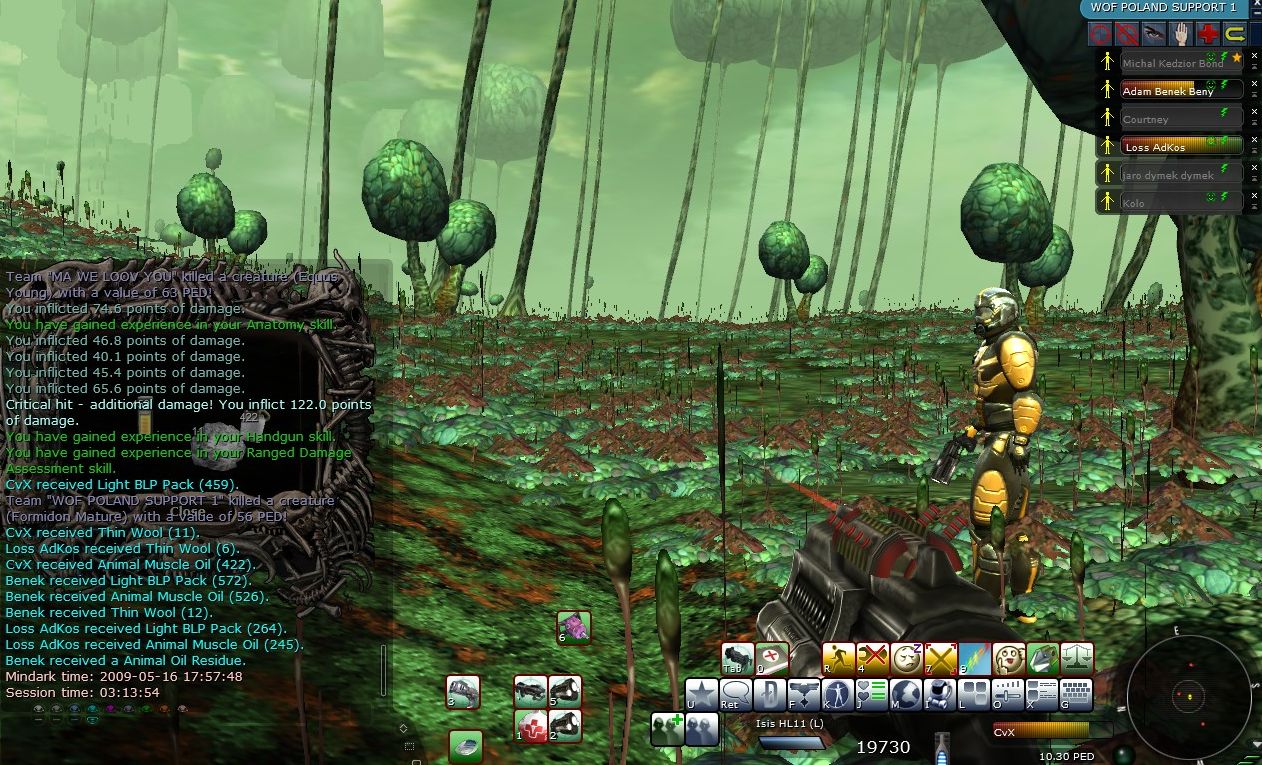Click the sleeping face Z icon
This screenshot has height=765, width=1262.
coord(907,658)
